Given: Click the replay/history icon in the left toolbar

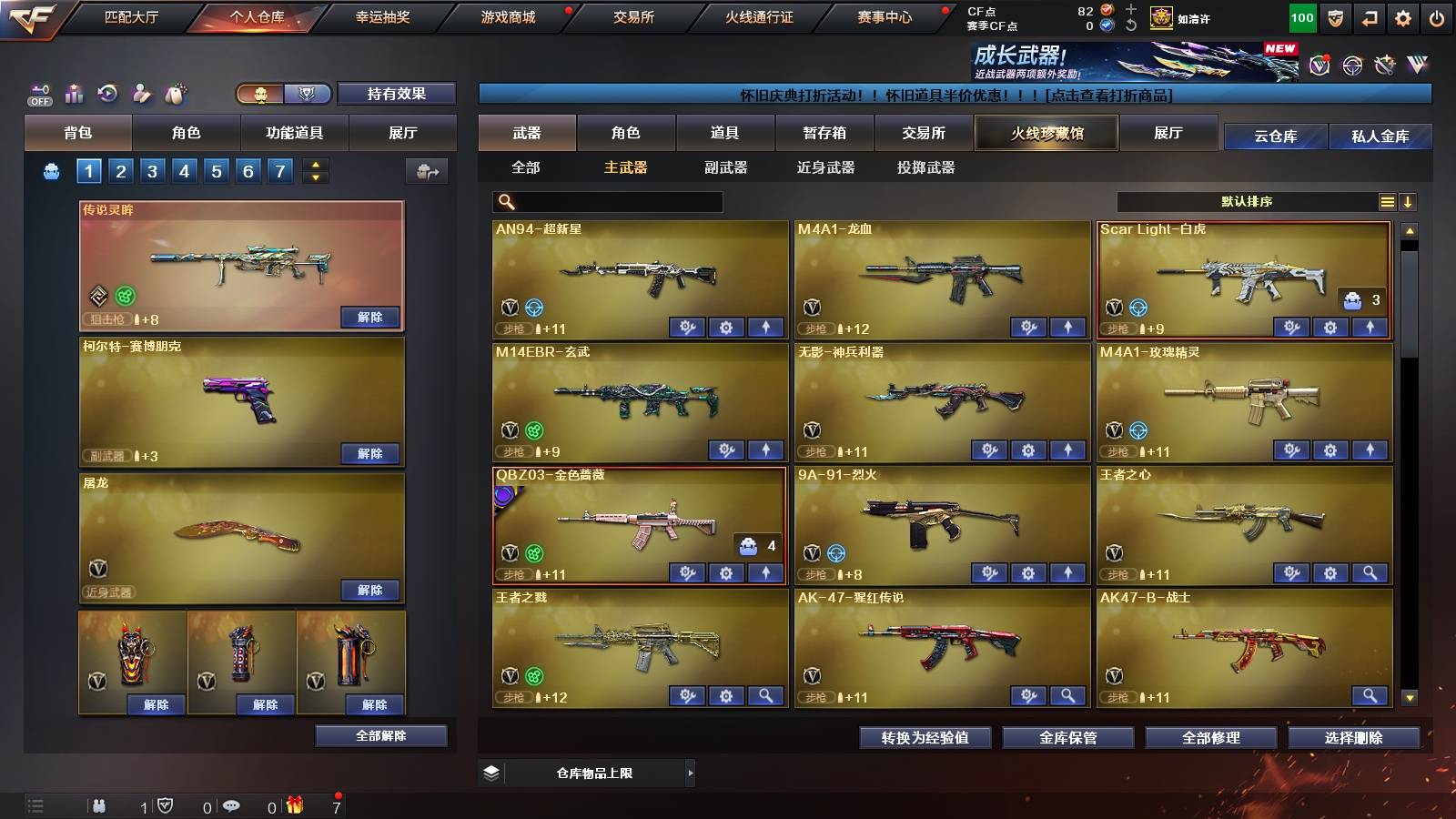Looking at the screenshot, I should pos(107,94).
